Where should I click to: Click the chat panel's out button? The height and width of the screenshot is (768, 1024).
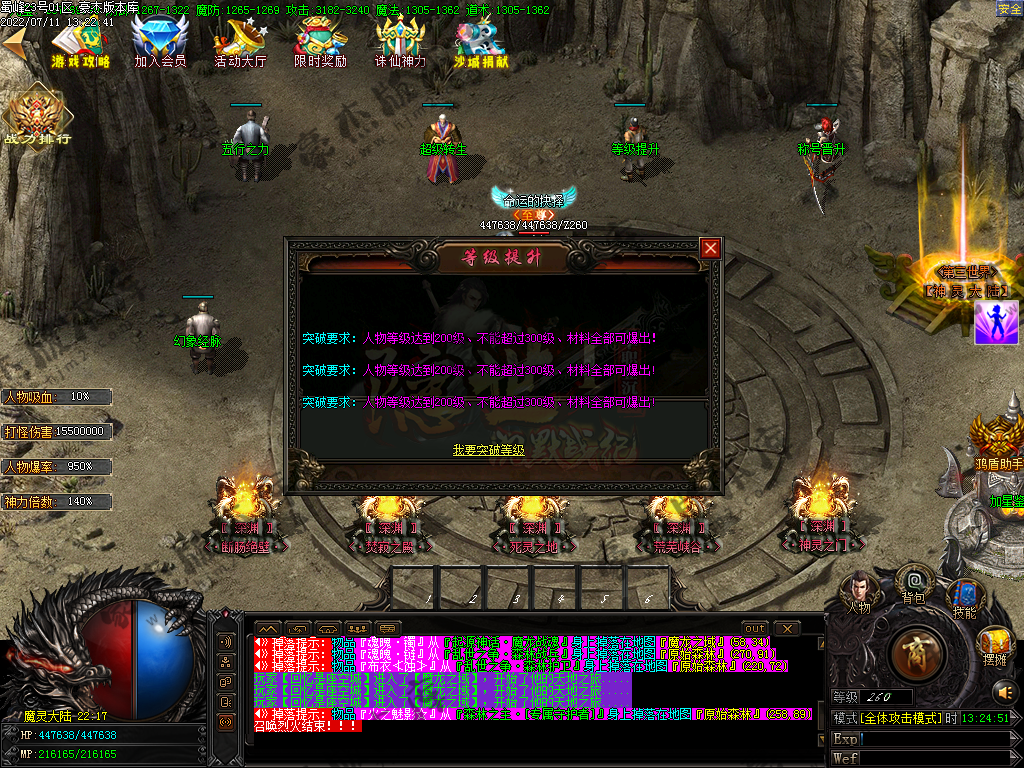tap(755, 628)
